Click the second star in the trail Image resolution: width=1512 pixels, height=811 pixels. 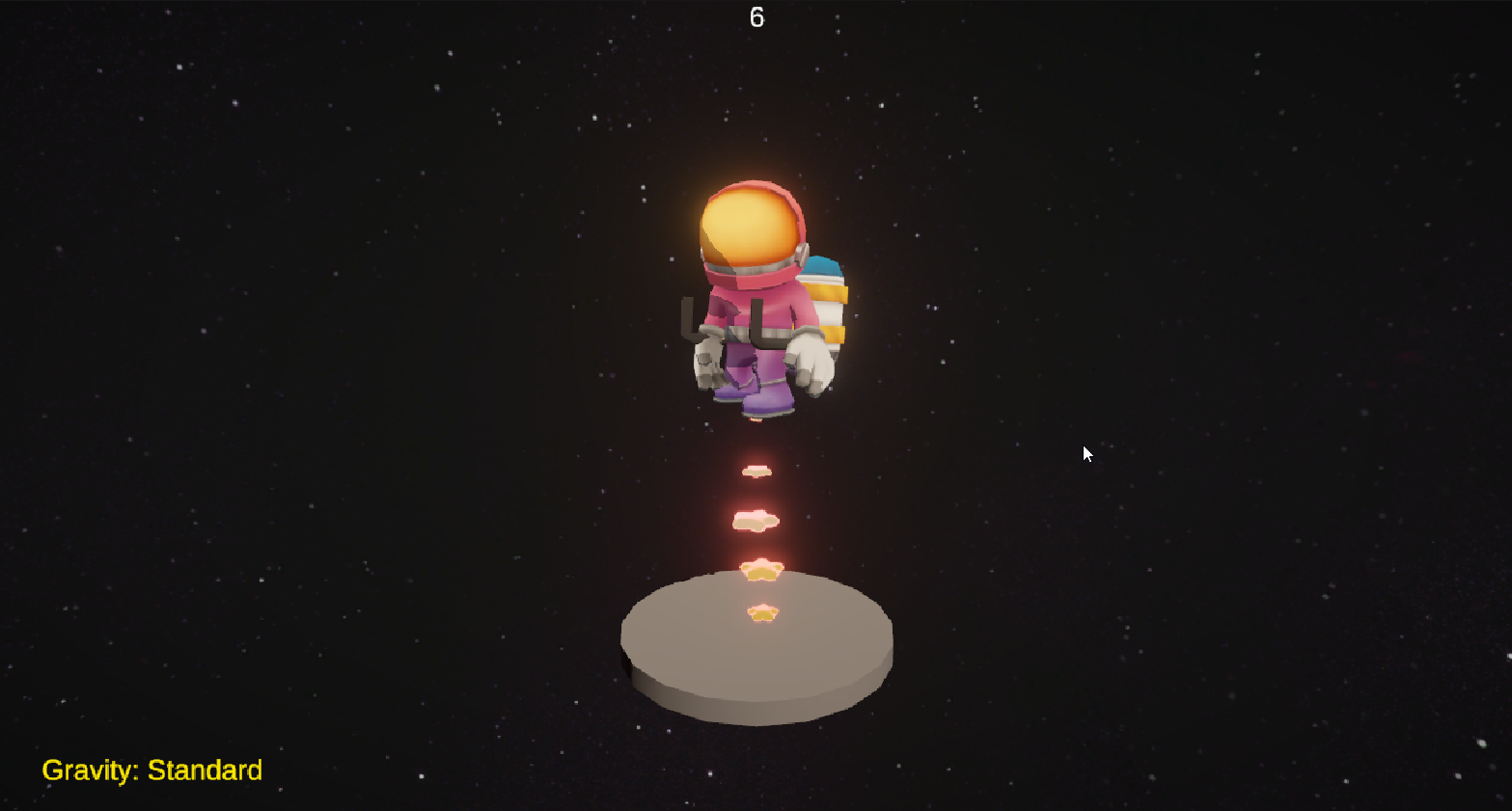coord(755,521)
